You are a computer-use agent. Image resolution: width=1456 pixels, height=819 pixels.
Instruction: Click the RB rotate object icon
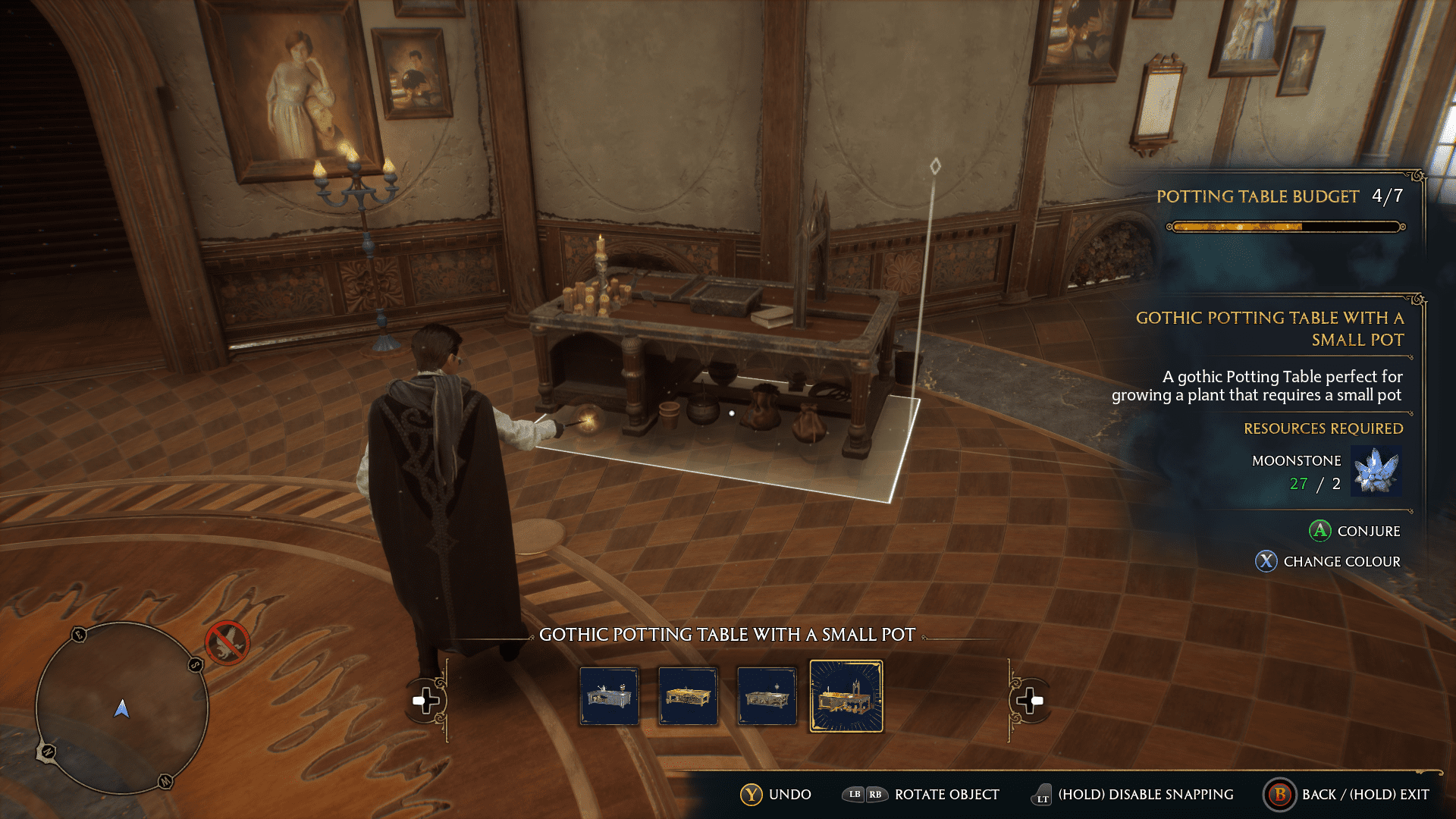(x=877, y=795)
